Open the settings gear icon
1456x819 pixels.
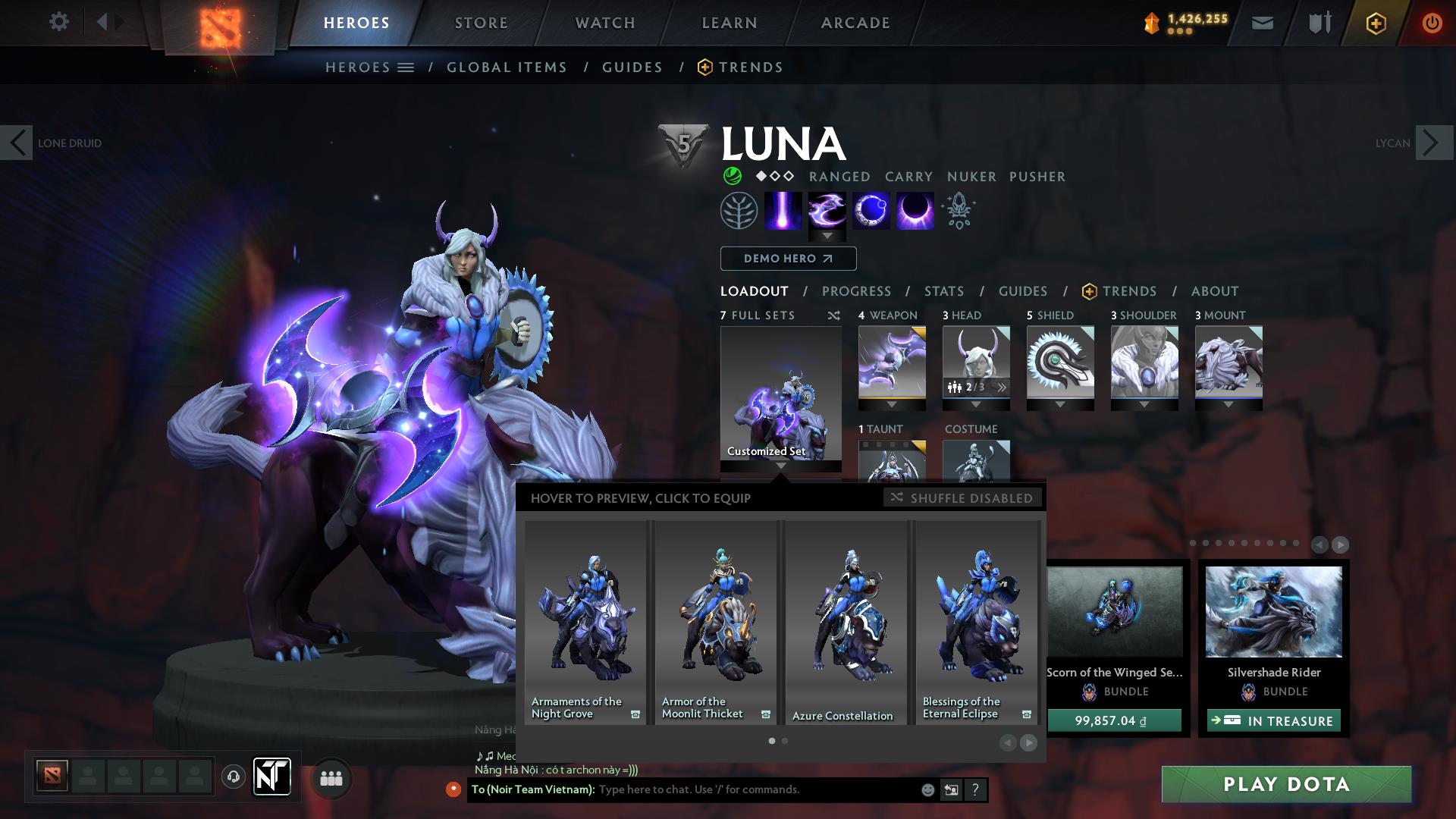click(59, 22)
